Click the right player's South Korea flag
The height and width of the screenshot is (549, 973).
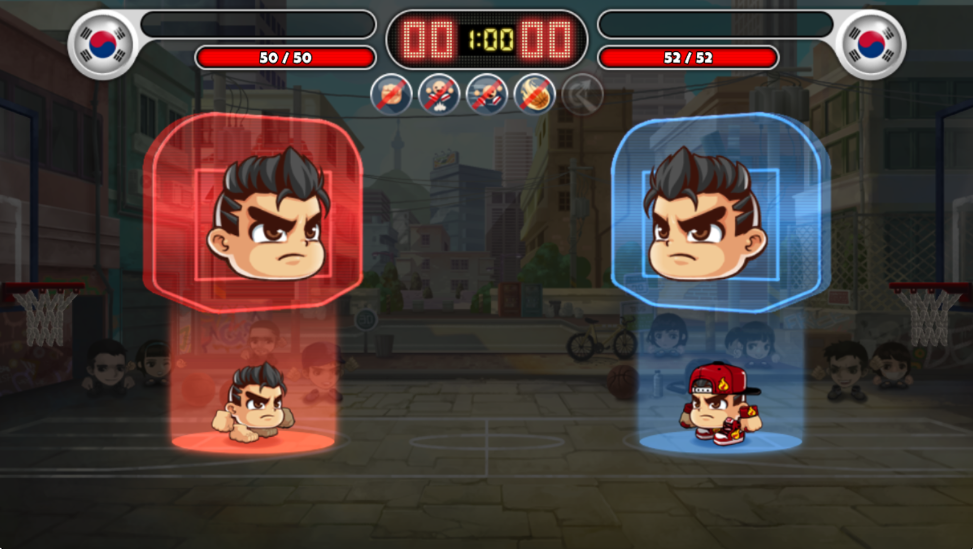pyautogui.click(x=871, y=45)
